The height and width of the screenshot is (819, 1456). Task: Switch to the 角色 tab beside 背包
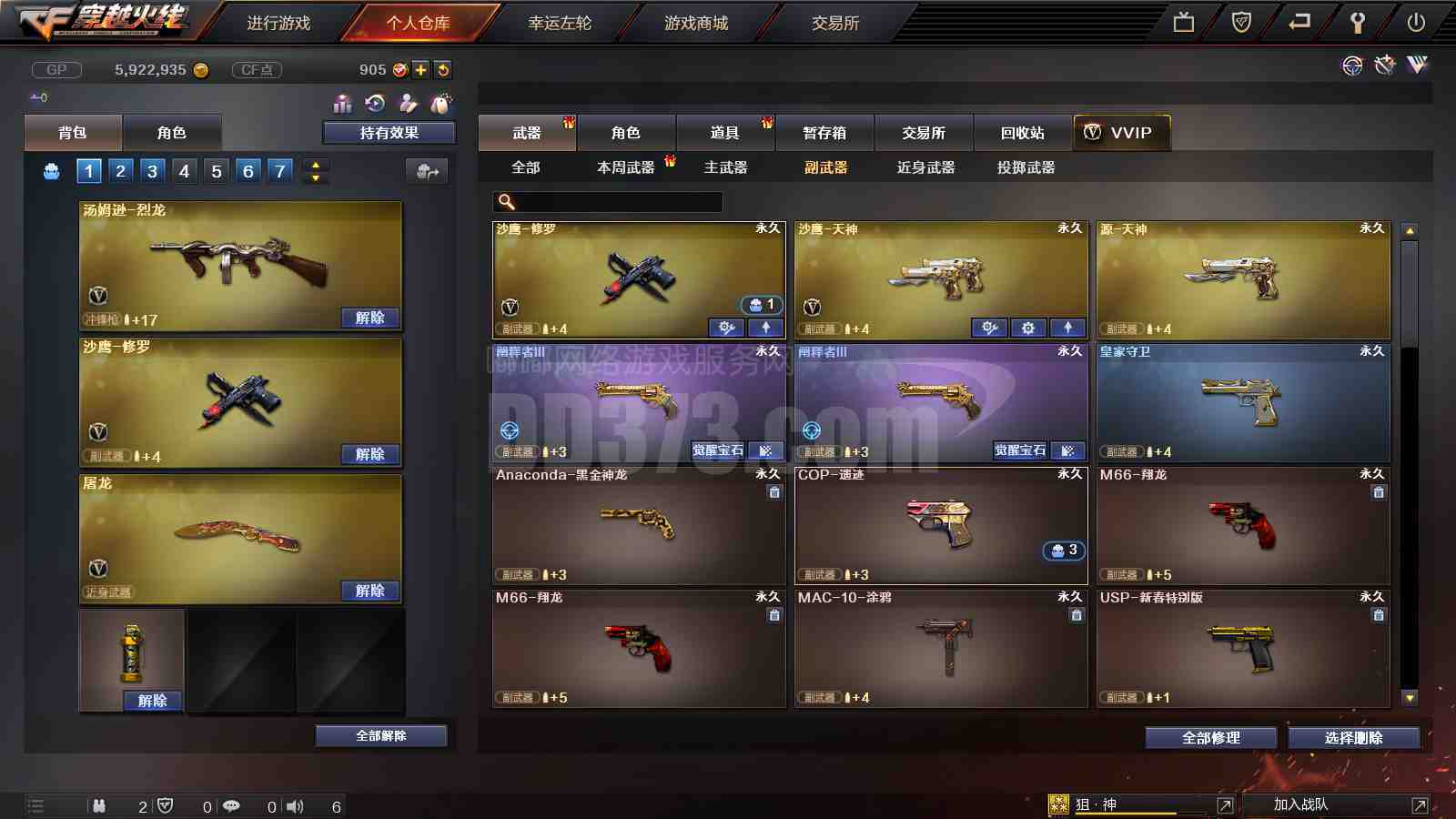point(171,133)
